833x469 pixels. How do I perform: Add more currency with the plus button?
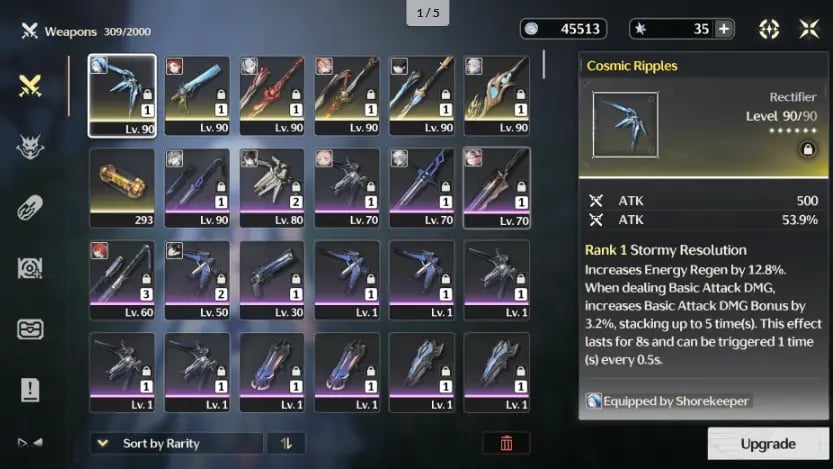(724, 29)
